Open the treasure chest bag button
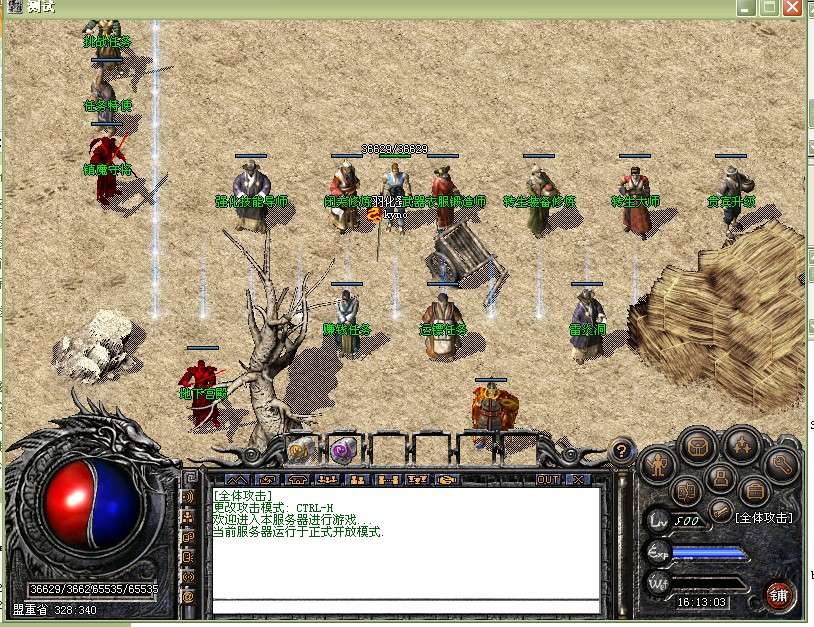814x627 pixels. pyautogui.click(x=697, y=445)
